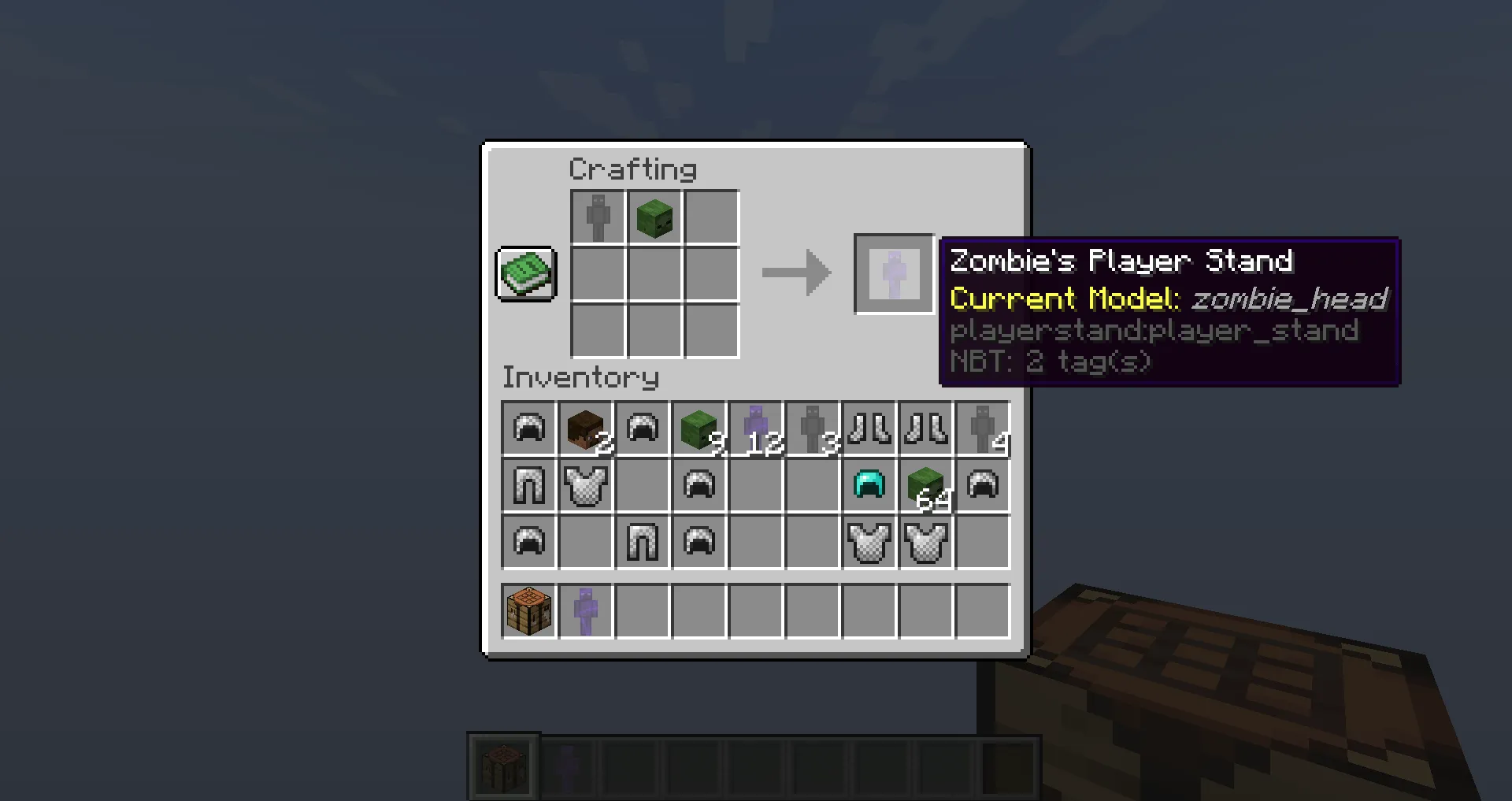Screen dimensions: 1512x801
Task: Select the 4 gray player stands at the row end
Action: tap(983, 429)
